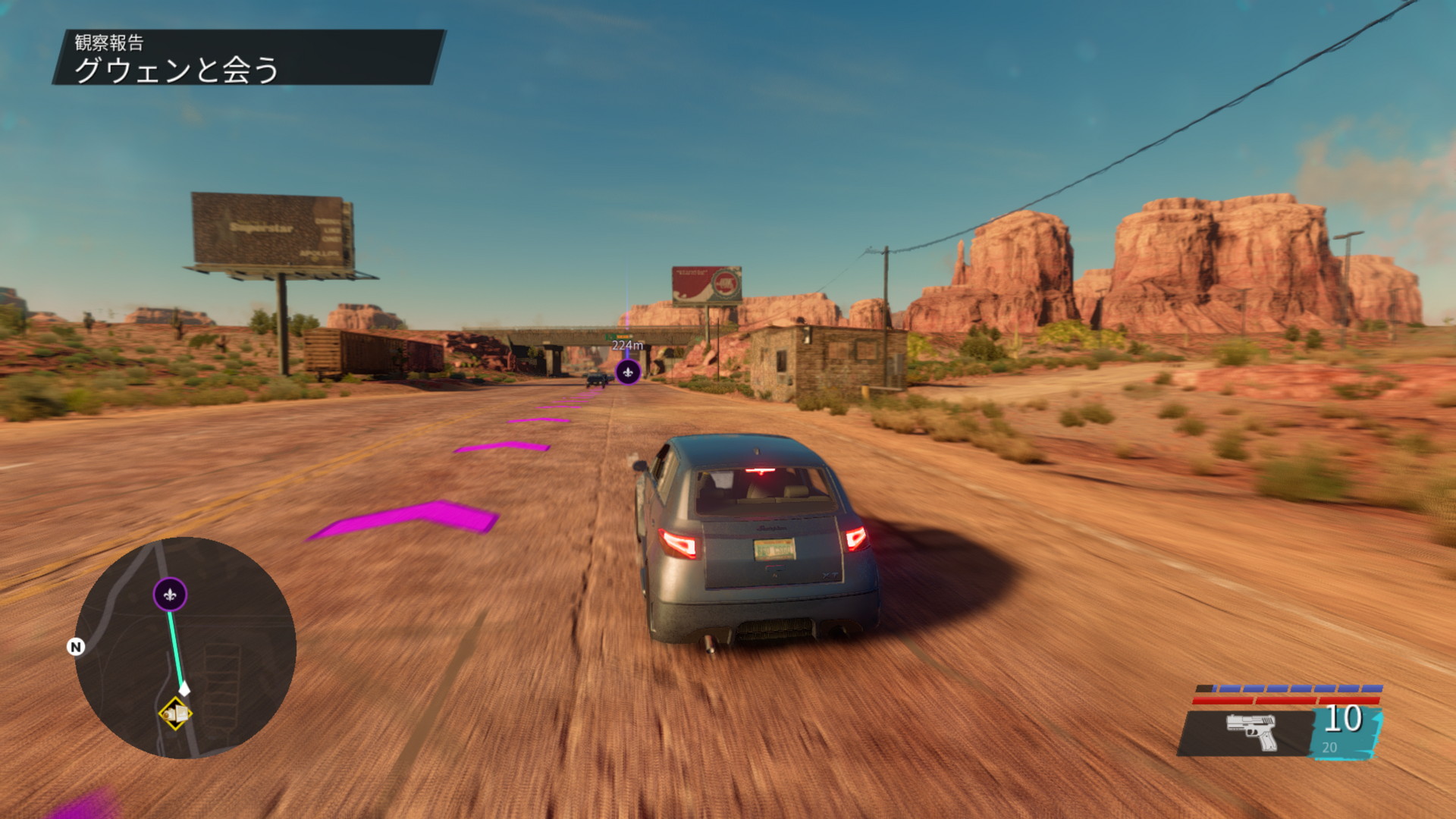1456x819 pixels.
Task: Select the purple fleur-de-lis marker on minimap
Action: tap(170, 595)
